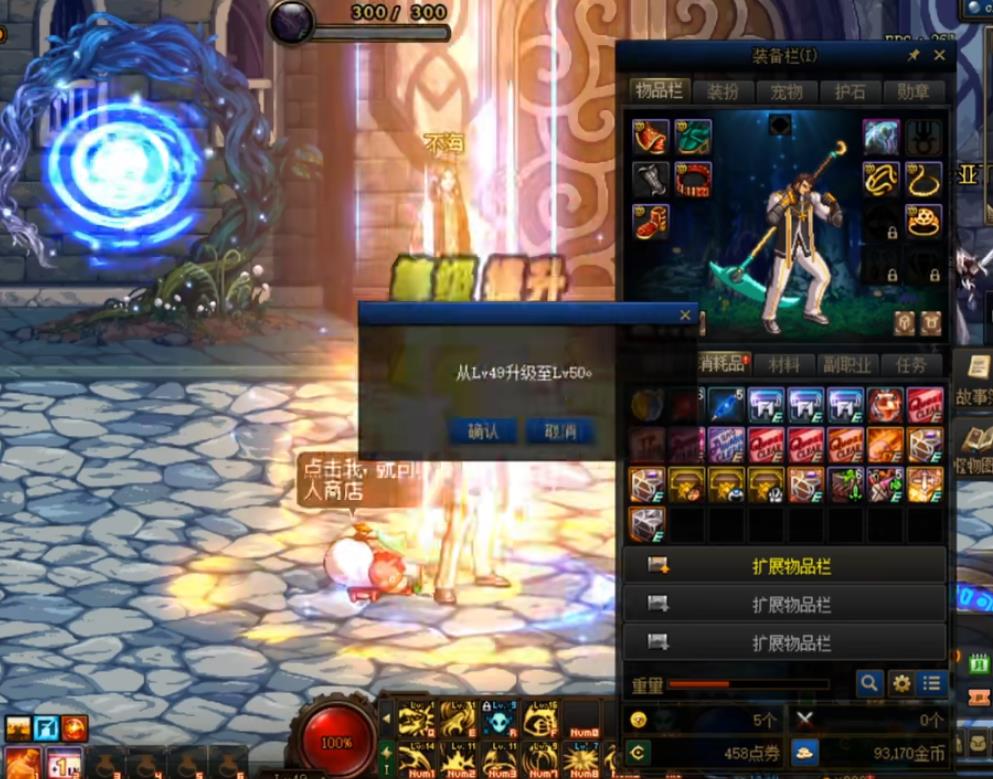Open the 副职业 tab

[846, 365]
